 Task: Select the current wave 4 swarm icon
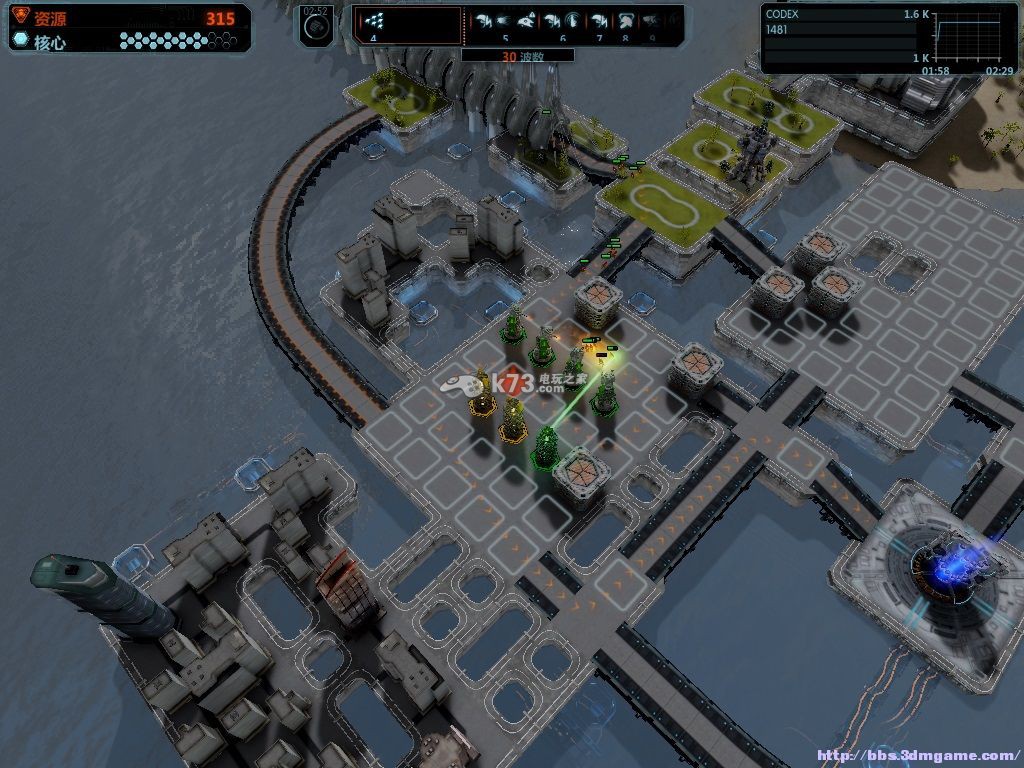[x=374, y=20]
